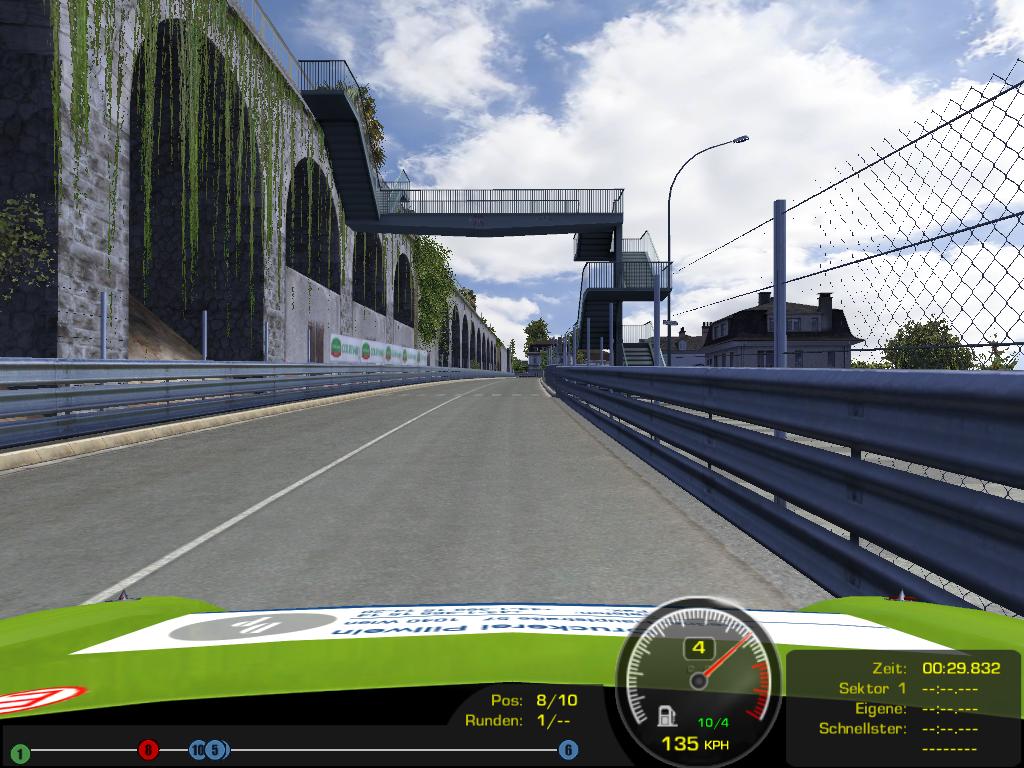Select the blue car 6 marker on track bar
Screen dimensions: 1024x768
tap(568, 749)
